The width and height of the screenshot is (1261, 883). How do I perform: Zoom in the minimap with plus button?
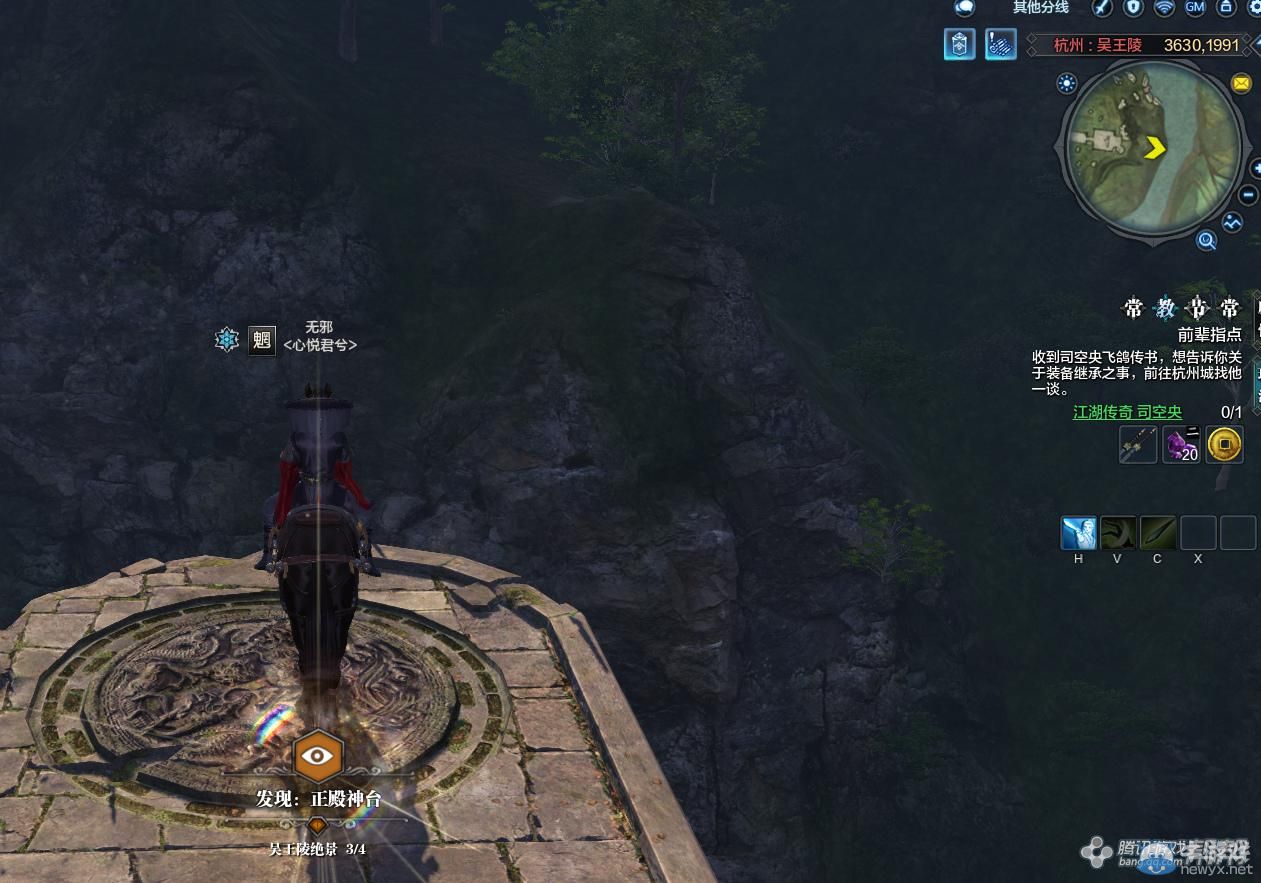(1255, 169)
